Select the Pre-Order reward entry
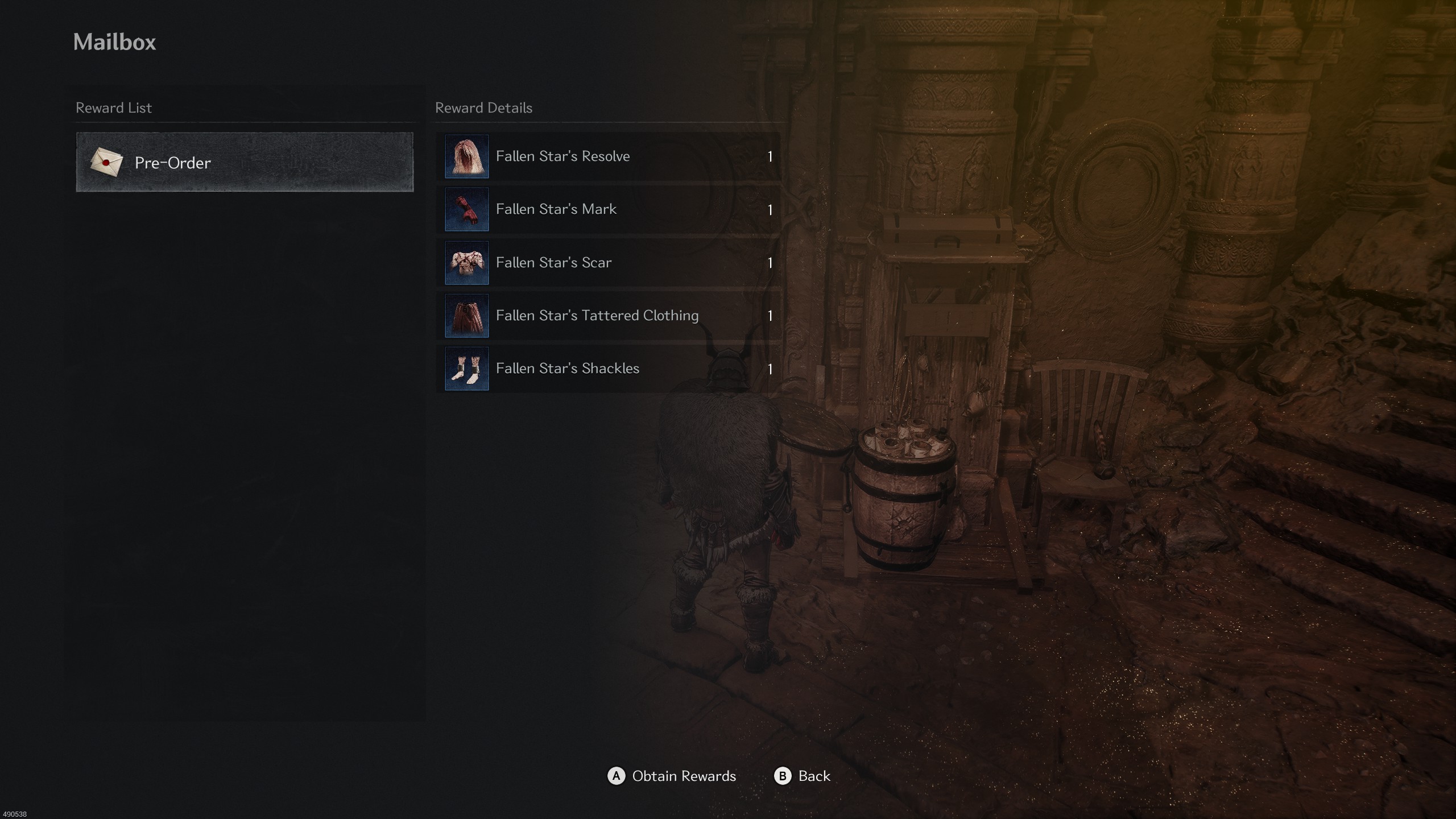 tap(245, 163)
